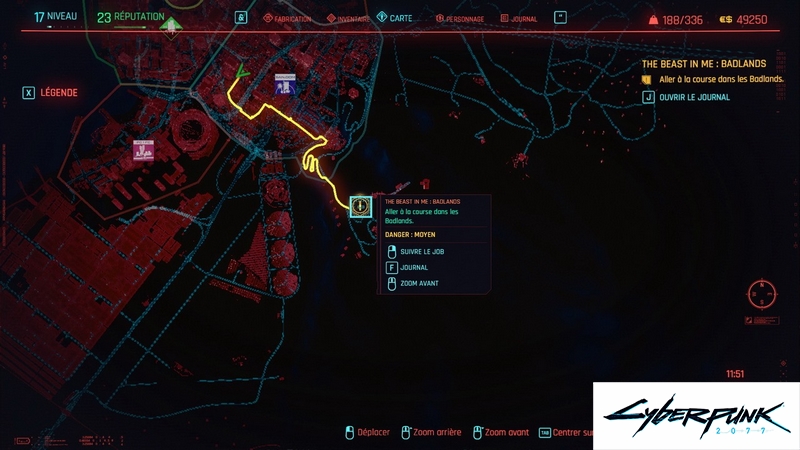Select the Carte tab

[400, 18]
